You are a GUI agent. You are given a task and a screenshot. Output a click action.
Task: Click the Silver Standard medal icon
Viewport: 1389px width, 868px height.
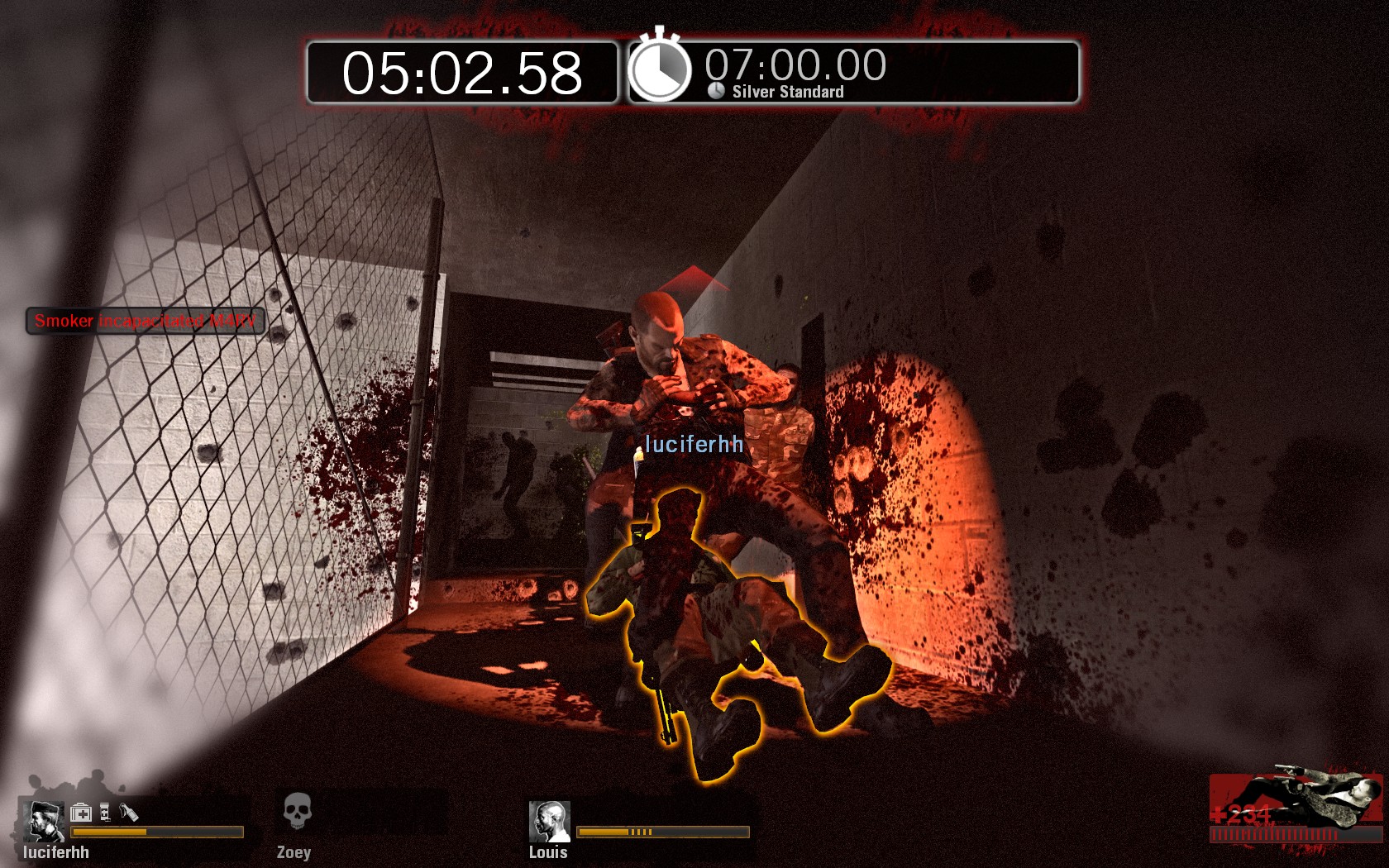pos(716,91)
